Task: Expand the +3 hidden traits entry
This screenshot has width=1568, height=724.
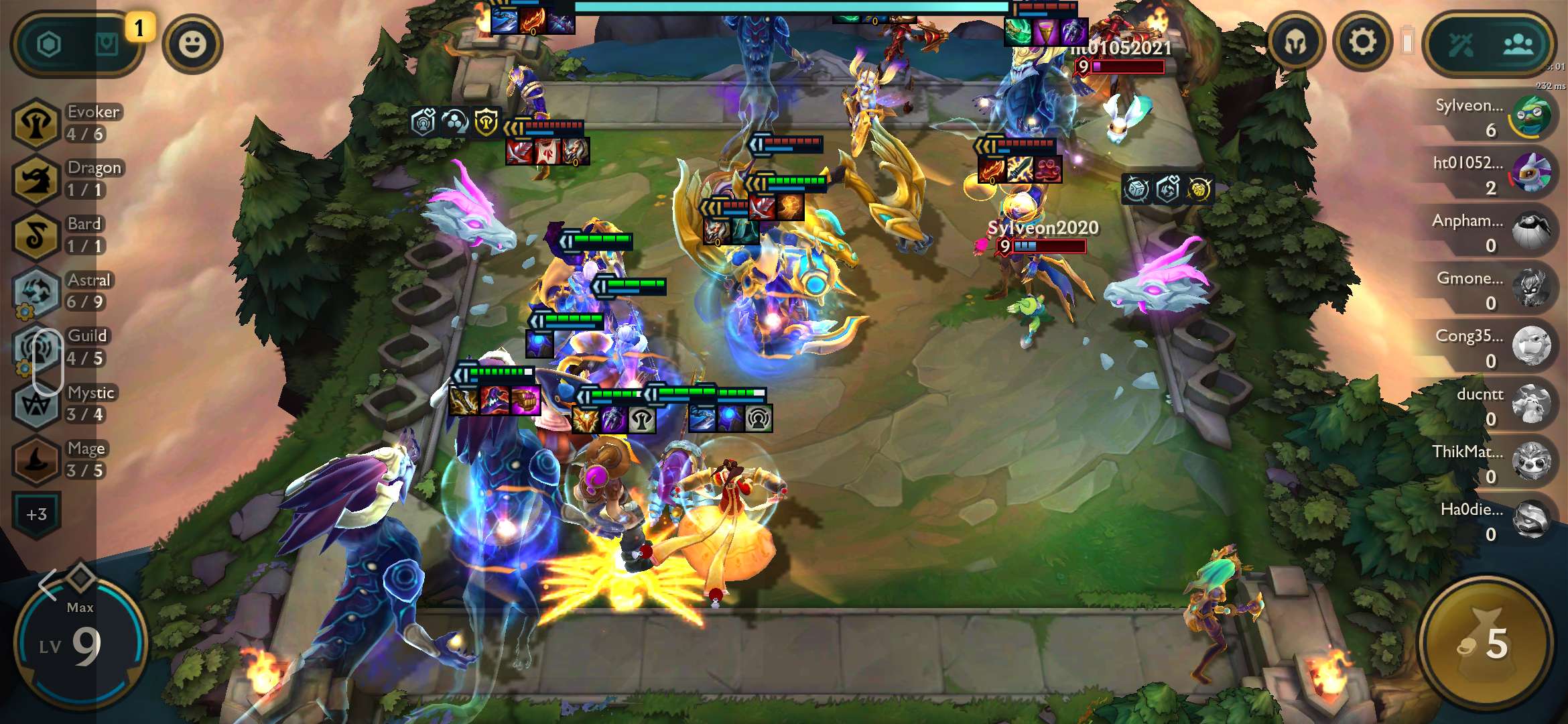Action: [x=38, y=514]
